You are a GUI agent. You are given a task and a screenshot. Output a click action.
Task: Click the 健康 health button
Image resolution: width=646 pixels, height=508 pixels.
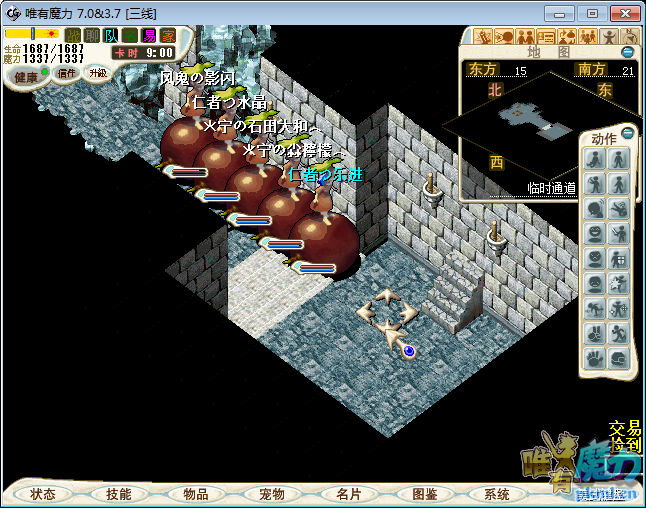coord(26,77)
